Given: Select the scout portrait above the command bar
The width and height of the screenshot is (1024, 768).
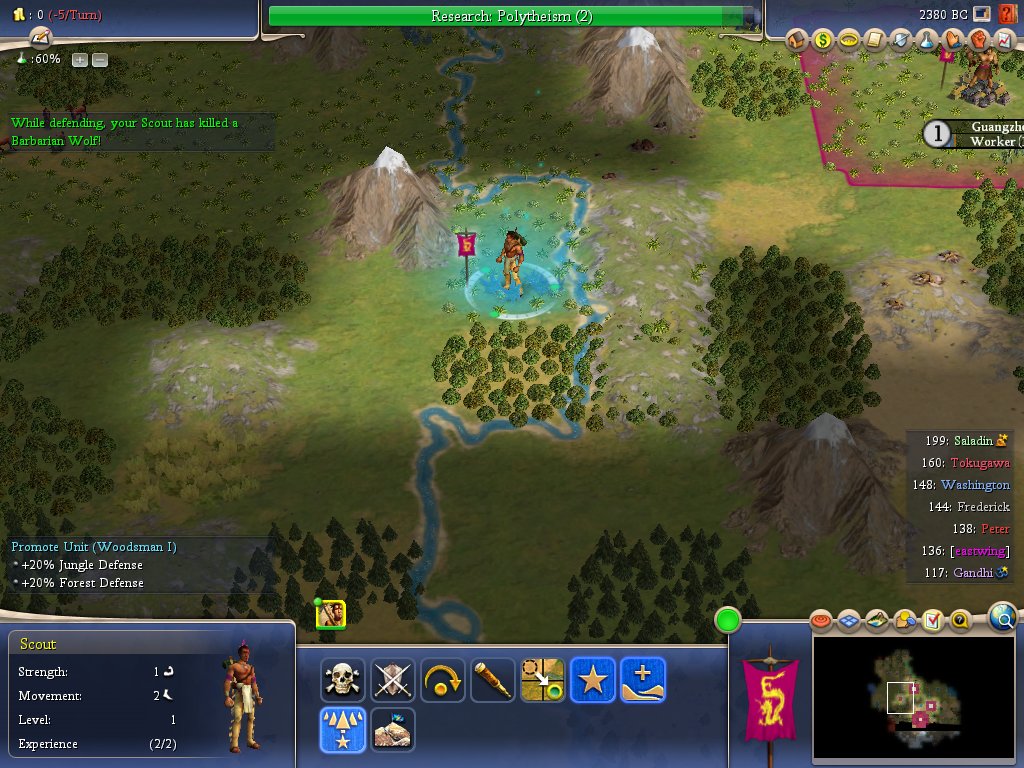Looking at the screenshot, I should 331,614.
